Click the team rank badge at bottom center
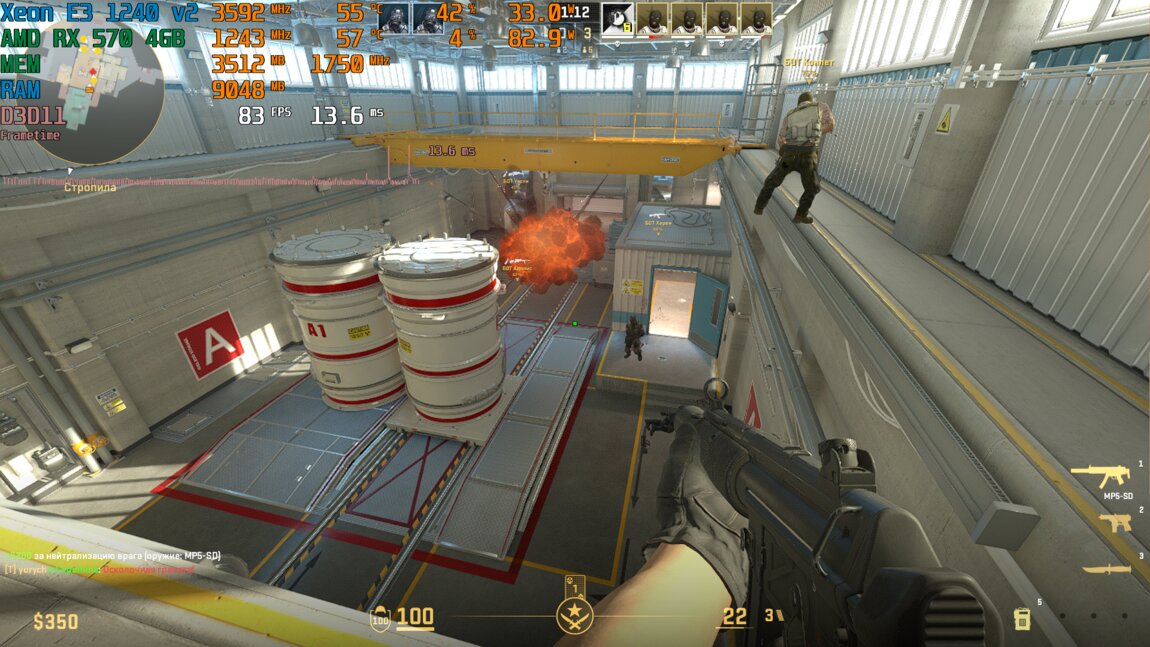 pos(575,613)
